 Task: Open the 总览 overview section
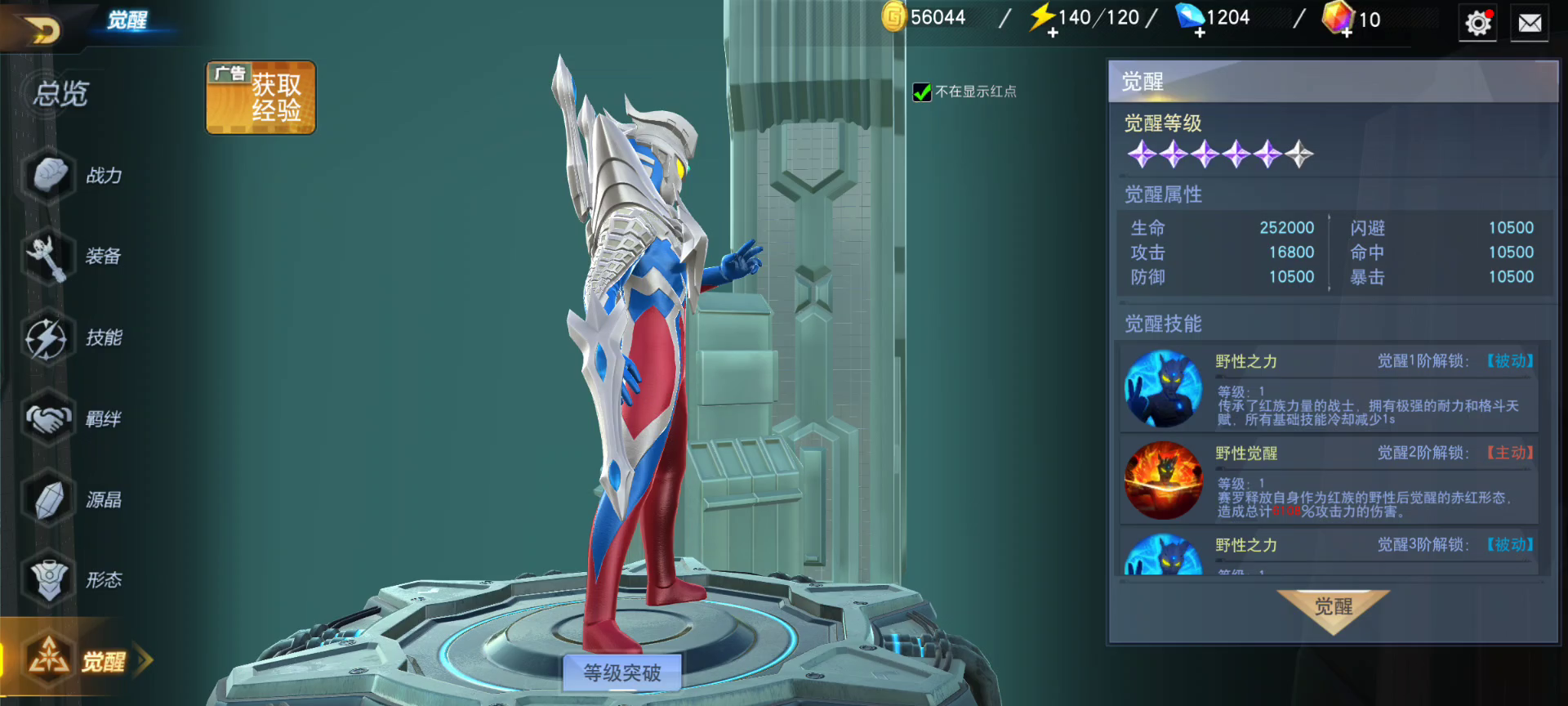[60, 94]
